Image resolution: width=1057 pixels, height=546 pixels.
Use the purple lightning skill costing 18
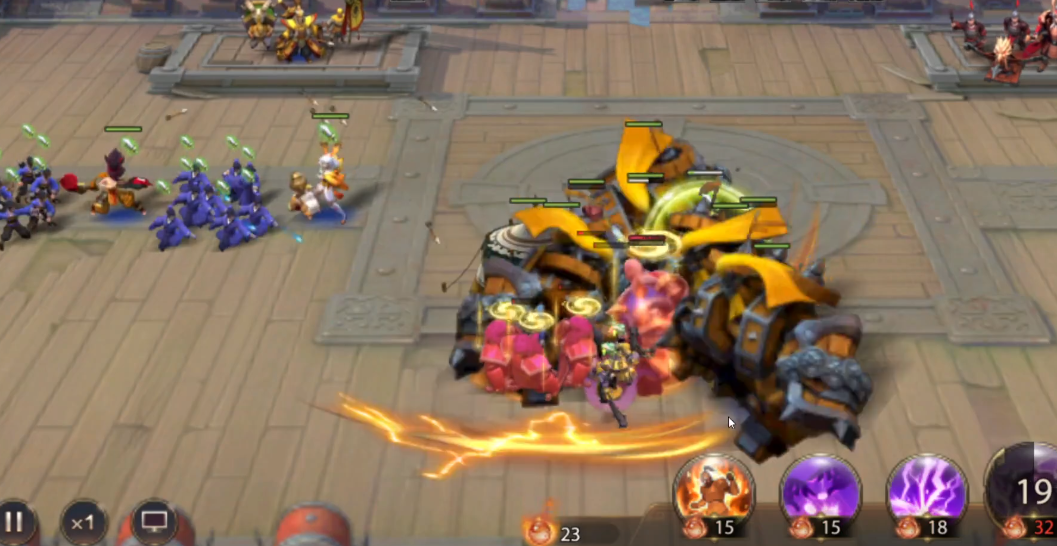tap(927, 489)
